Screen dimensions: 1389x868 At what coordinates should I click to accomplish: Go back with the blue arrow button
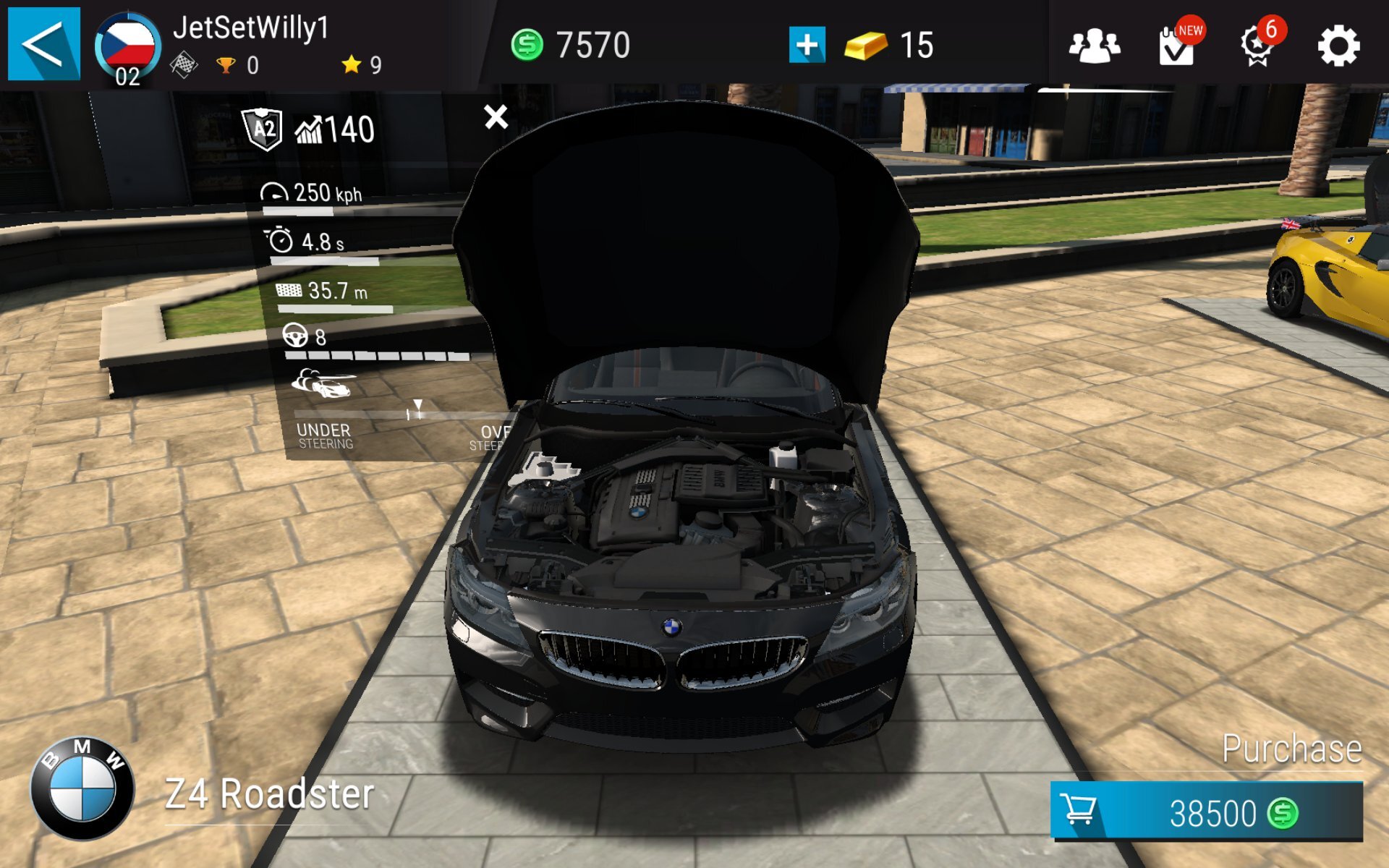coord(43,44)
